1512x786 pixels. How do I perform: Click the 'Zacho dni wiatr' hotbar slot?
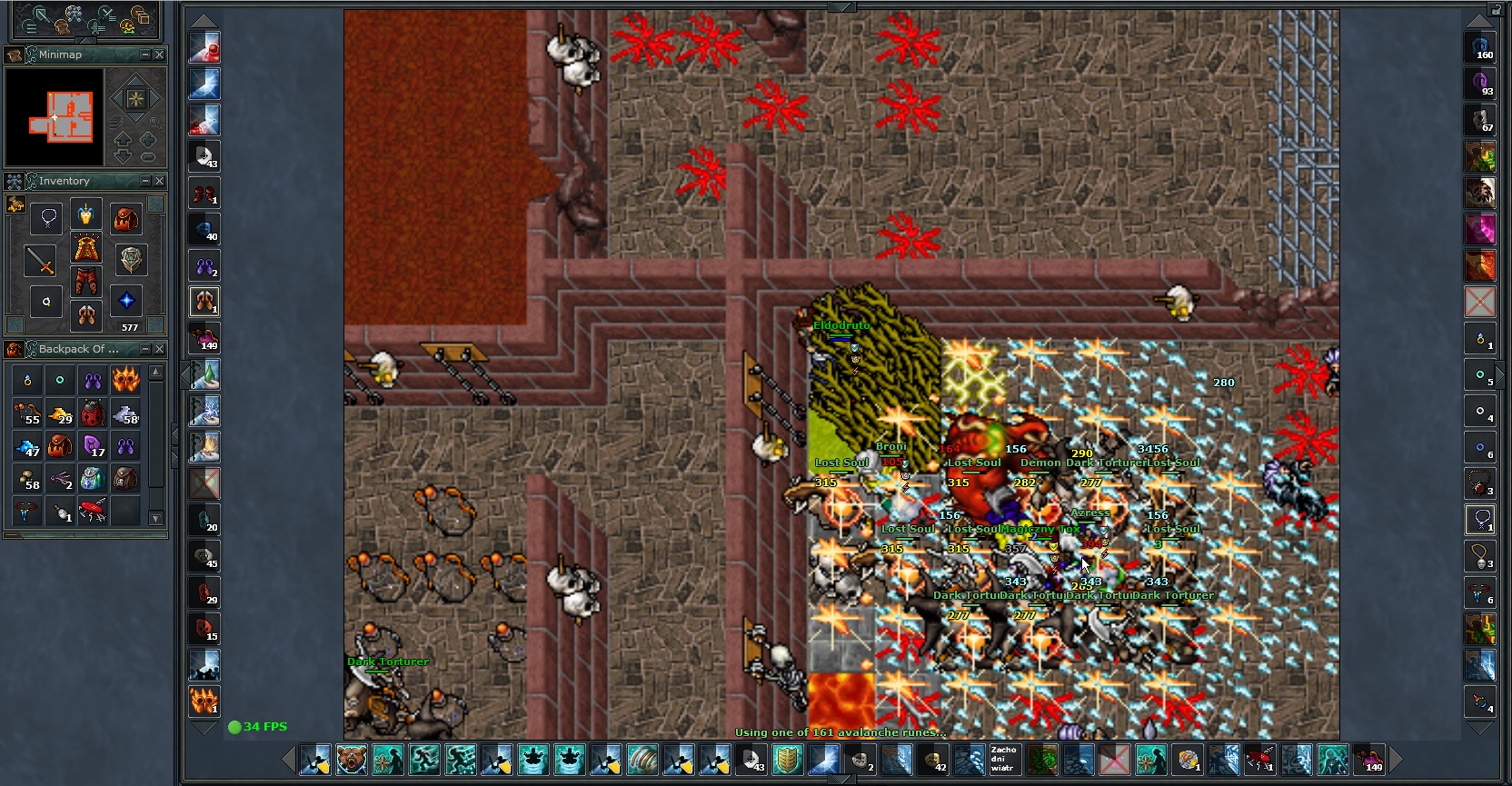(1004, 759)
